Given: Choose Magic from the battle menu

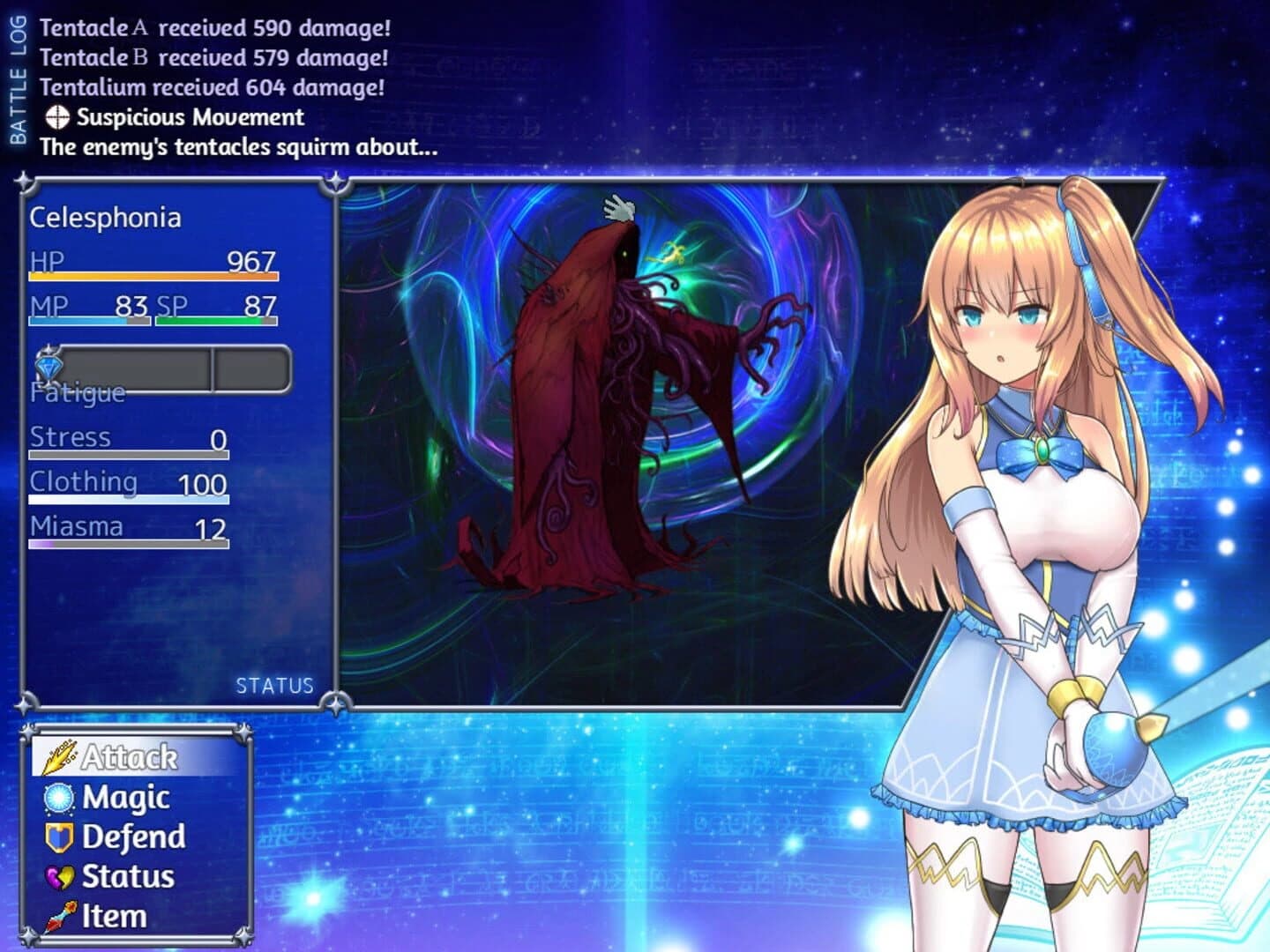Looking at the screenshot, I should pos(126,799).
